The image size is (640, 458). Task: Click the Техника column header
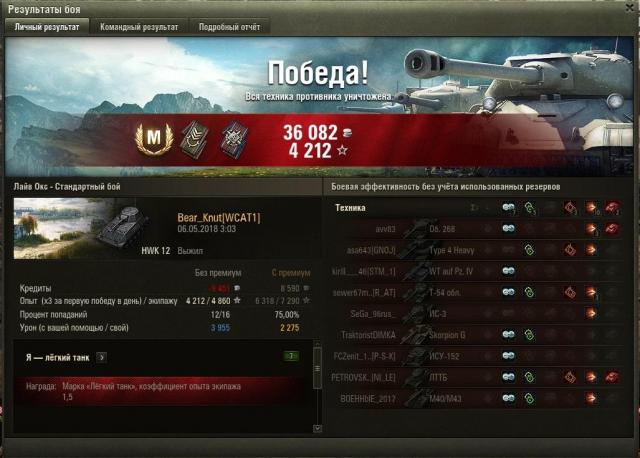click(x=351, y=208)
